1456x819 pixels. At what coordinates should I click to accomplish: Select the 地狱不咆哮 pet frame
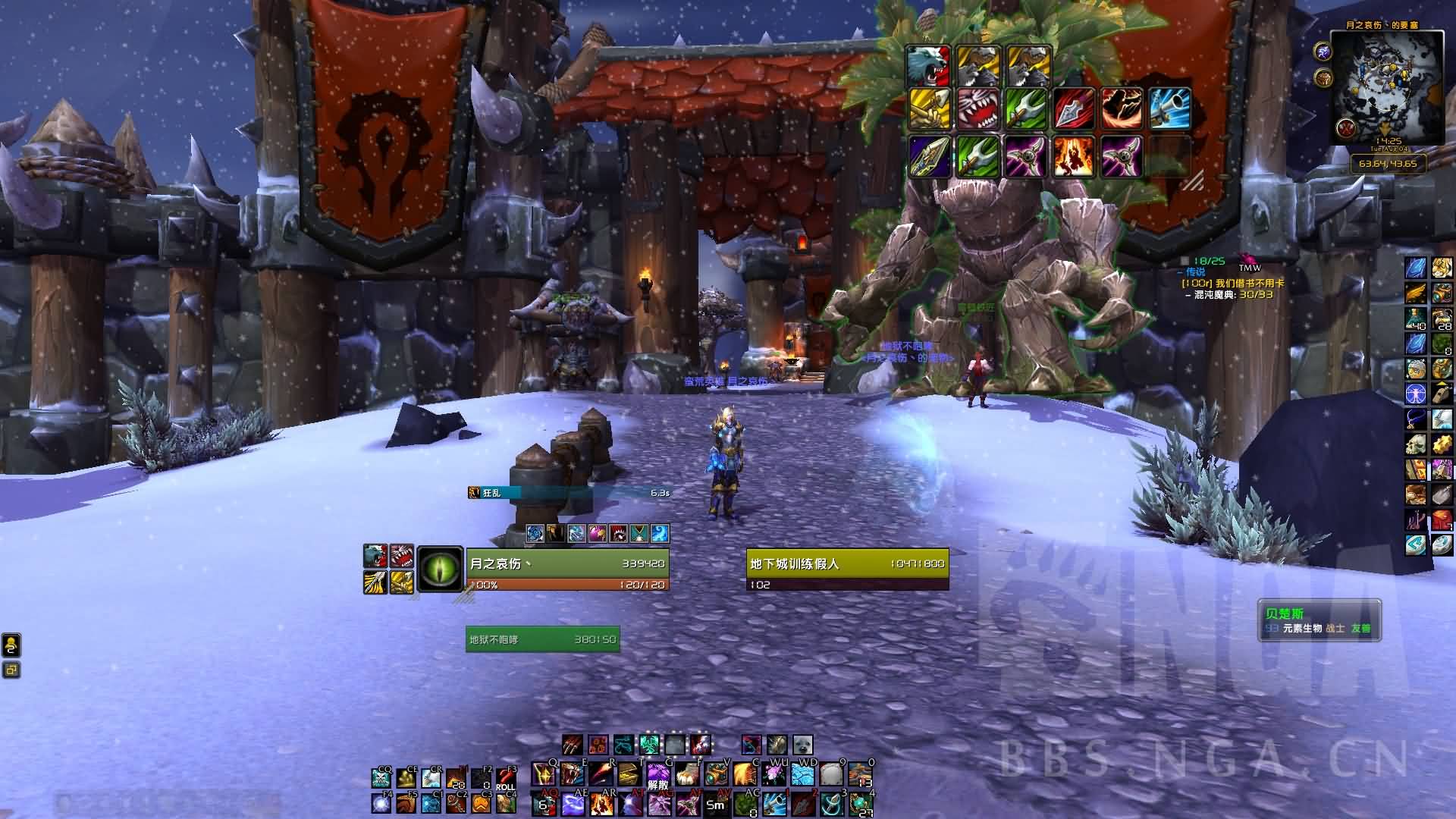tap(542, 639)
